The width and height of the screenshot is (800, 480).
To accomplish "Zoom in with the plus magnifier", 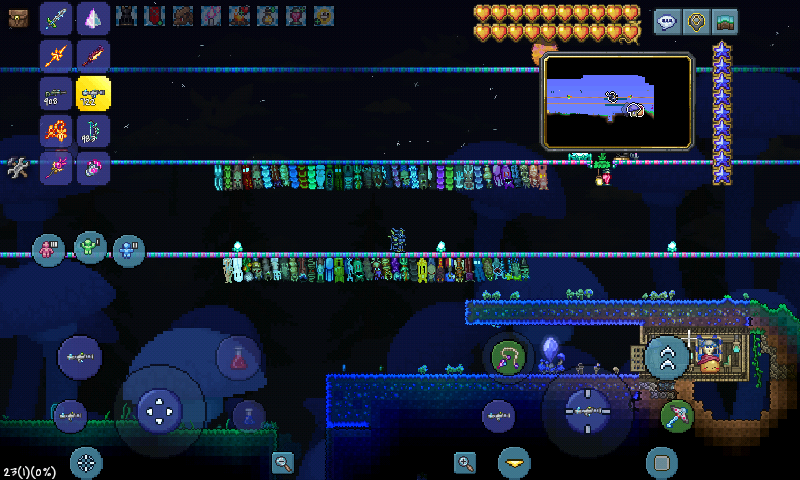I will pos(464,462).
